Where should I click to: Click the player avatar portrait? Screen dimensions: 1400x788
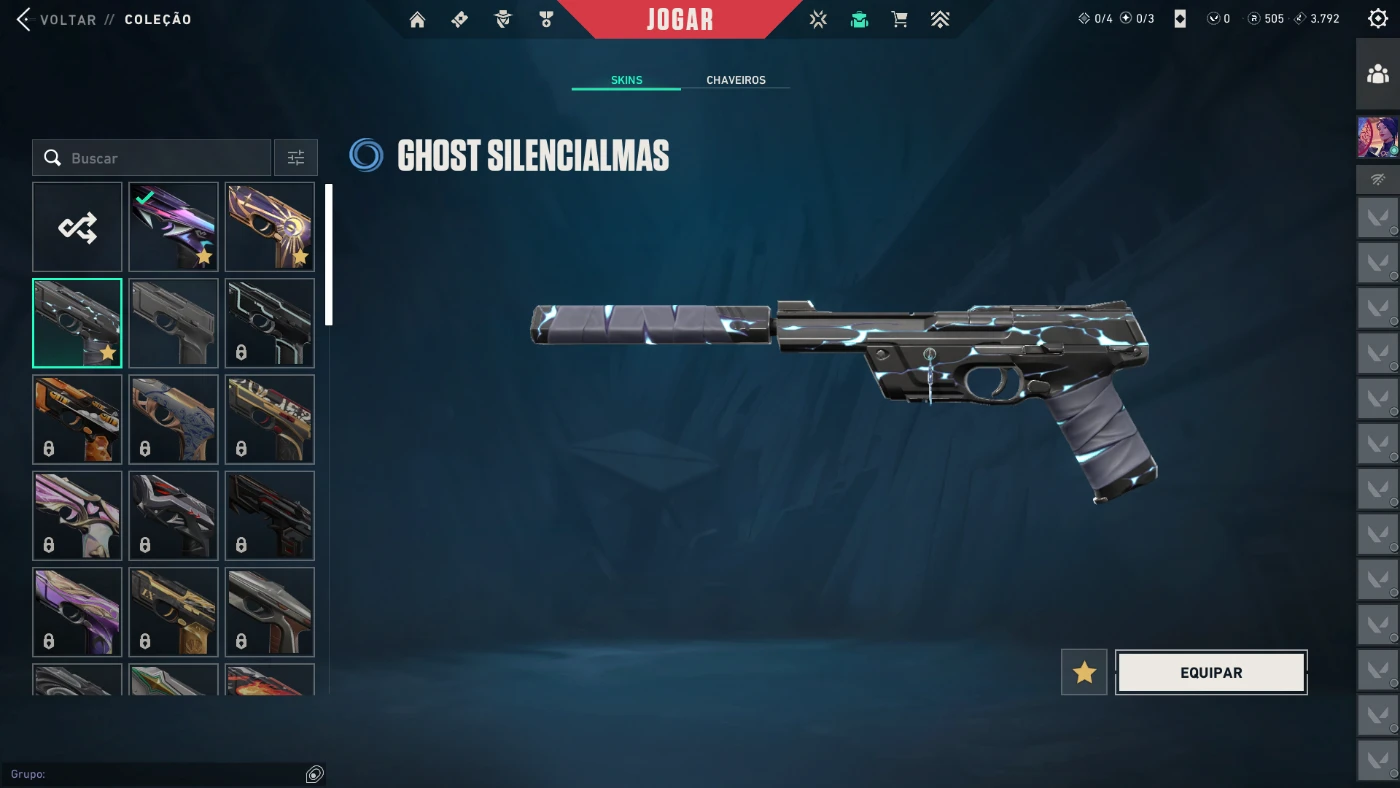click(x=1378, y=137)
